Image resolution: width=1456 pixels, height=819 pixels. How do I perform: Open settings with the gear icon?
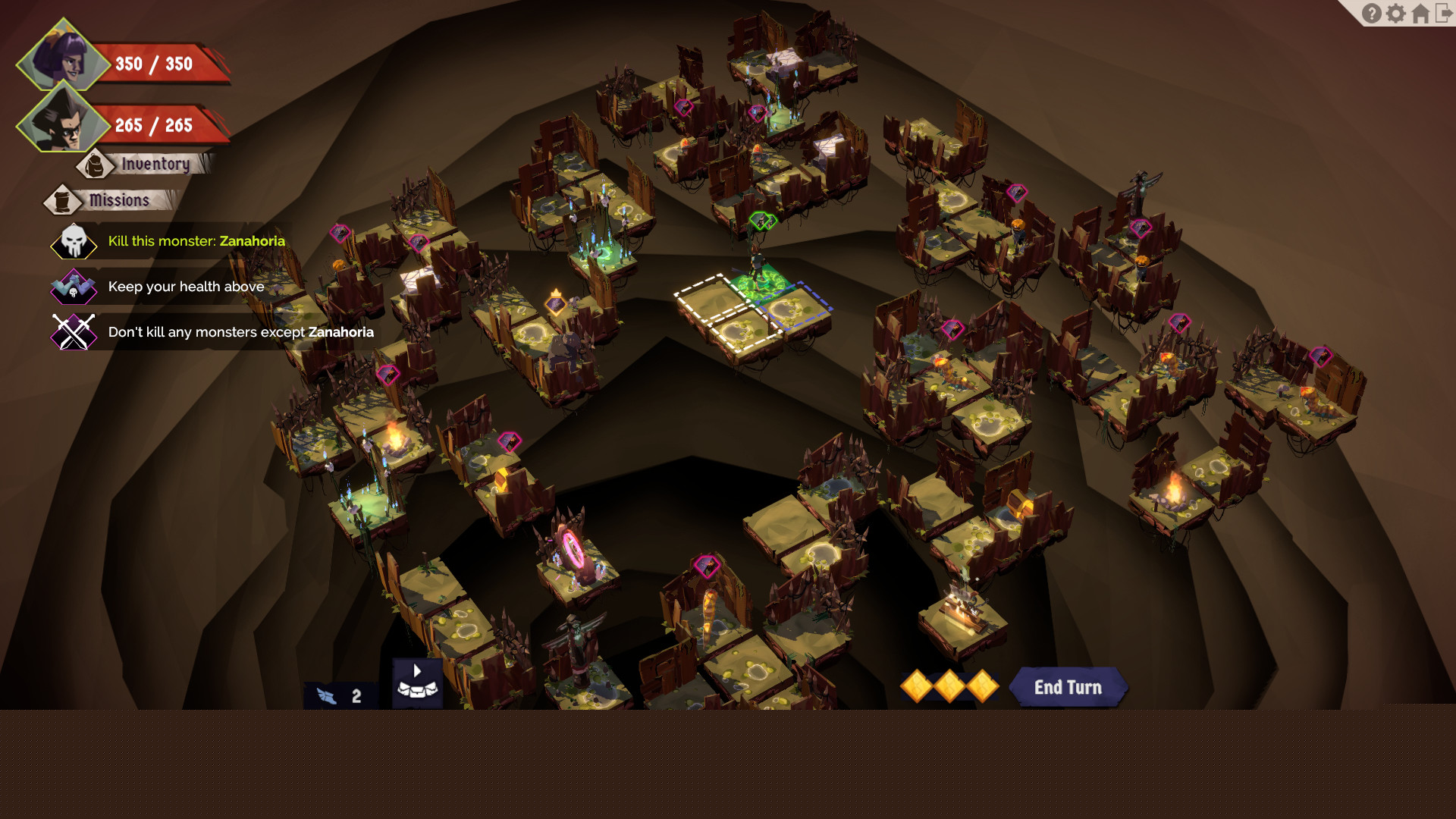(x=1396, y=14)
